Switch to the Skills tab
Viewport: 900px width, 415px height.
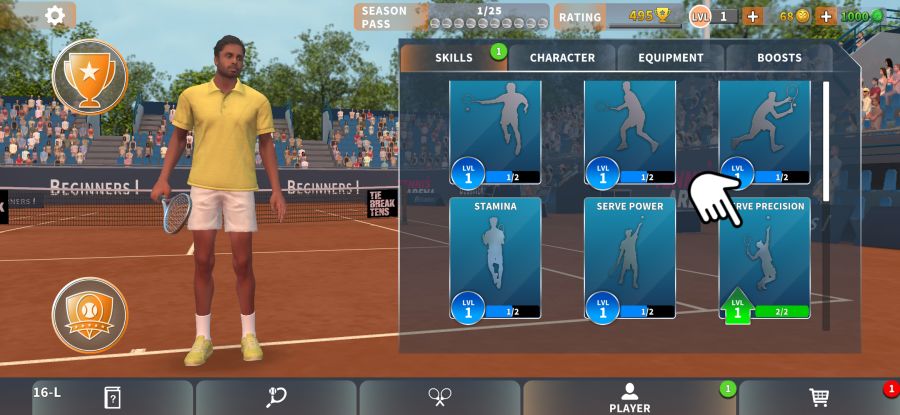point(454,58)
